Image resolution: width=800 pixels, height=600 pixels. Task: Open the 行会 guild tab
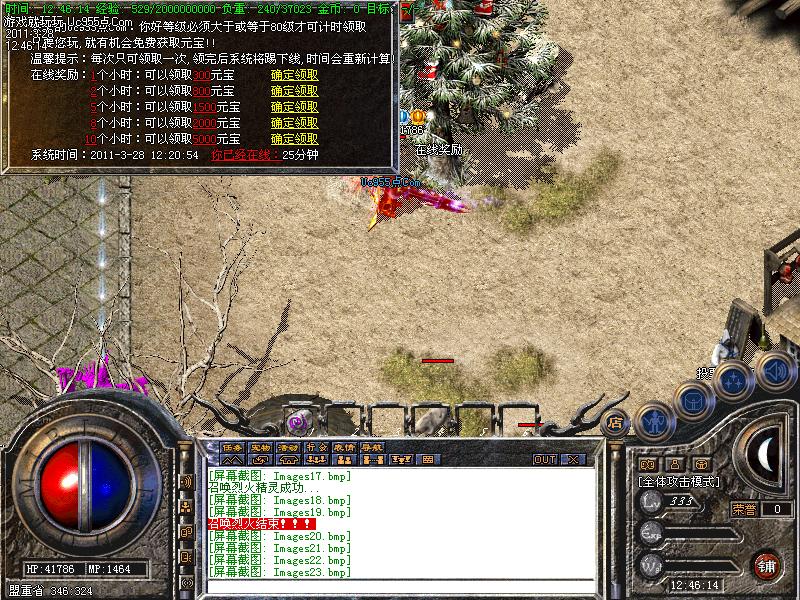[317, 447]
